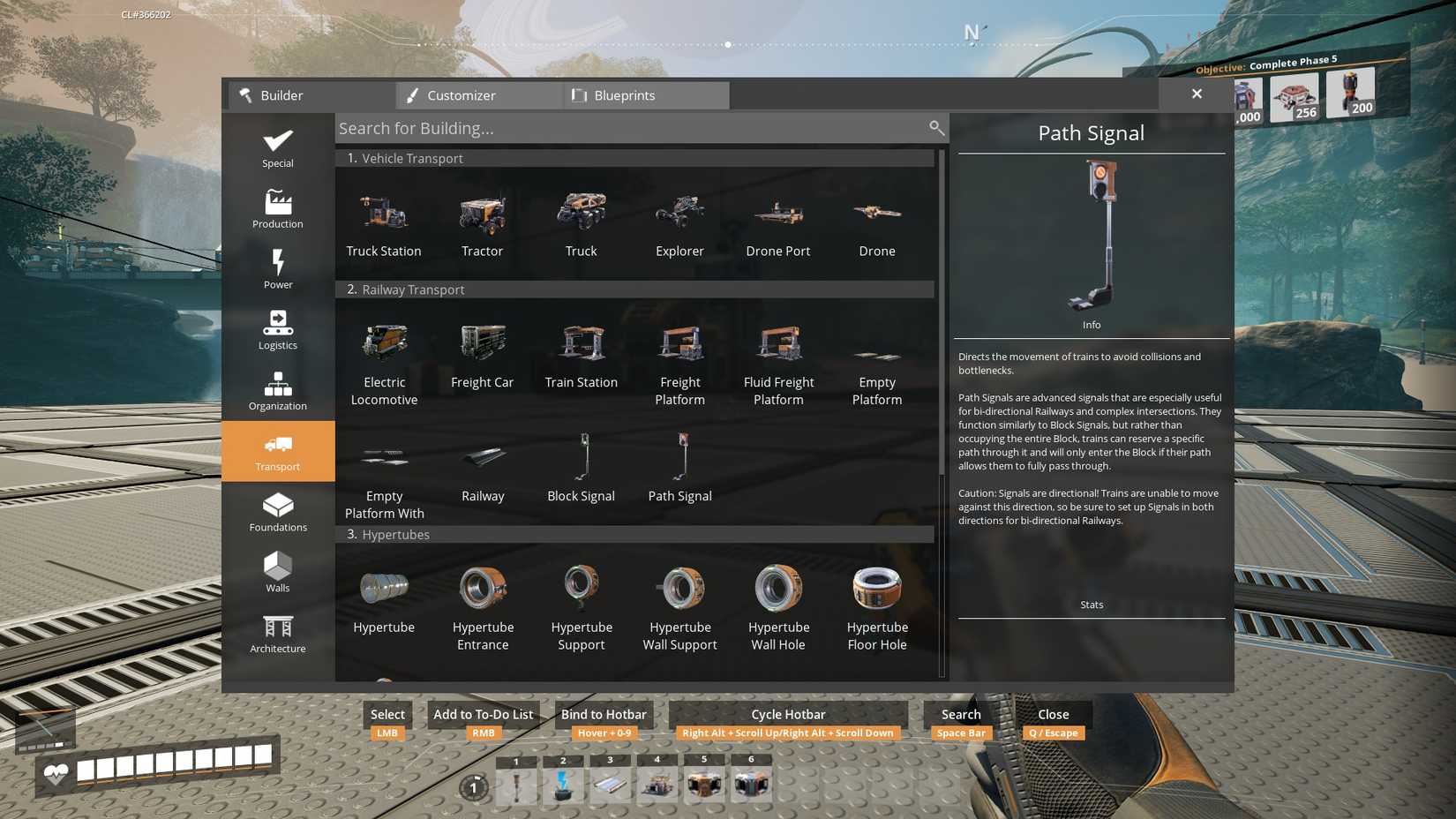Image resolution: width=1456 pixels, height=819 pixels.
Task: Open the Architecture category
Action: pos(277,633)
